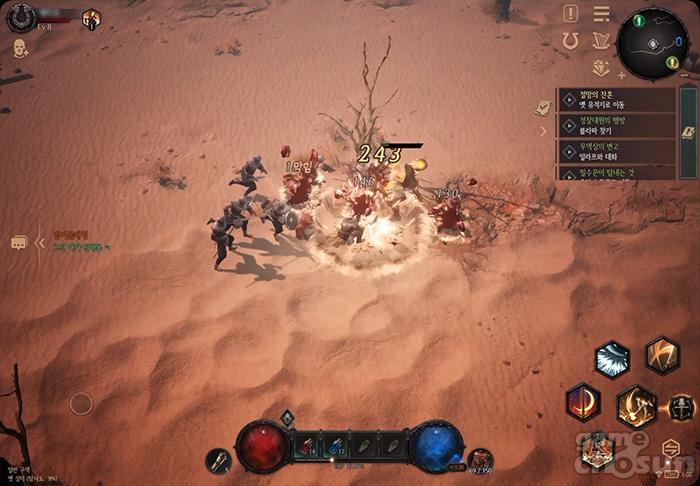Viewport: 700px width, 486px height.
Task: Open the chat bubble icon
Action: 18,243
